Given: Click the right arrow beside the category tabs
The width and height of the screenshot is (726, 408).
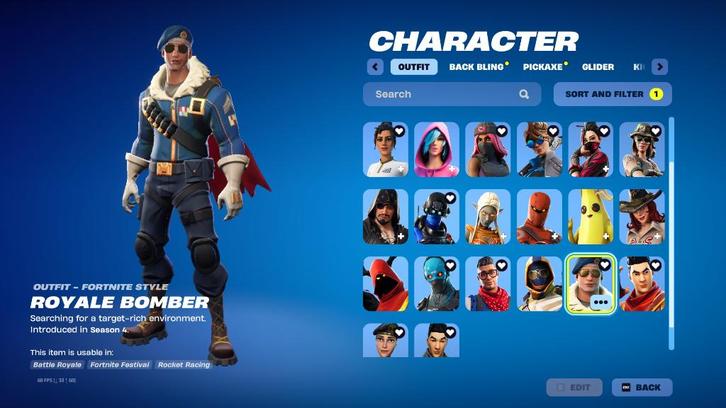Looking at the screenshot, I should [659, 67].
